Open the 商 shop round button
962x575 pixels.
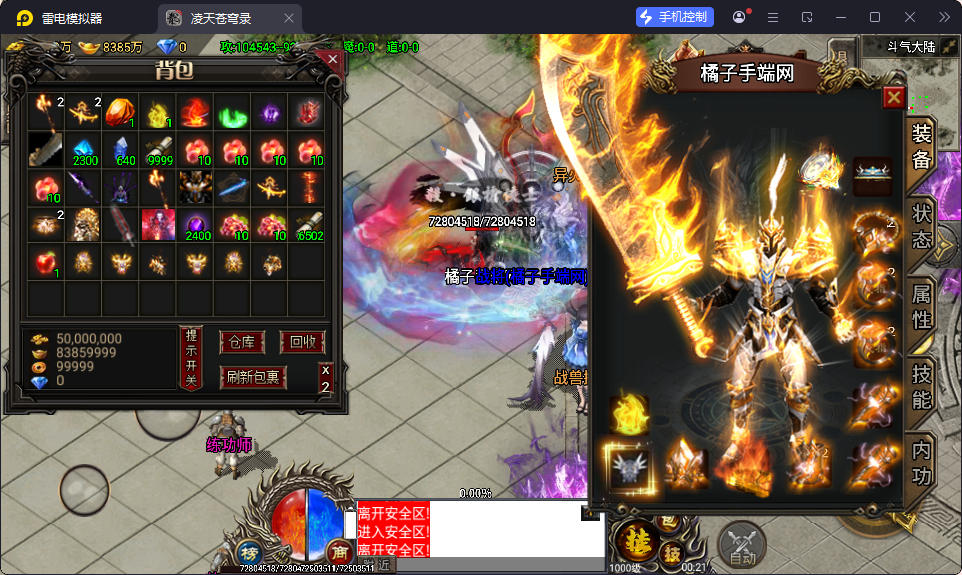338,553
